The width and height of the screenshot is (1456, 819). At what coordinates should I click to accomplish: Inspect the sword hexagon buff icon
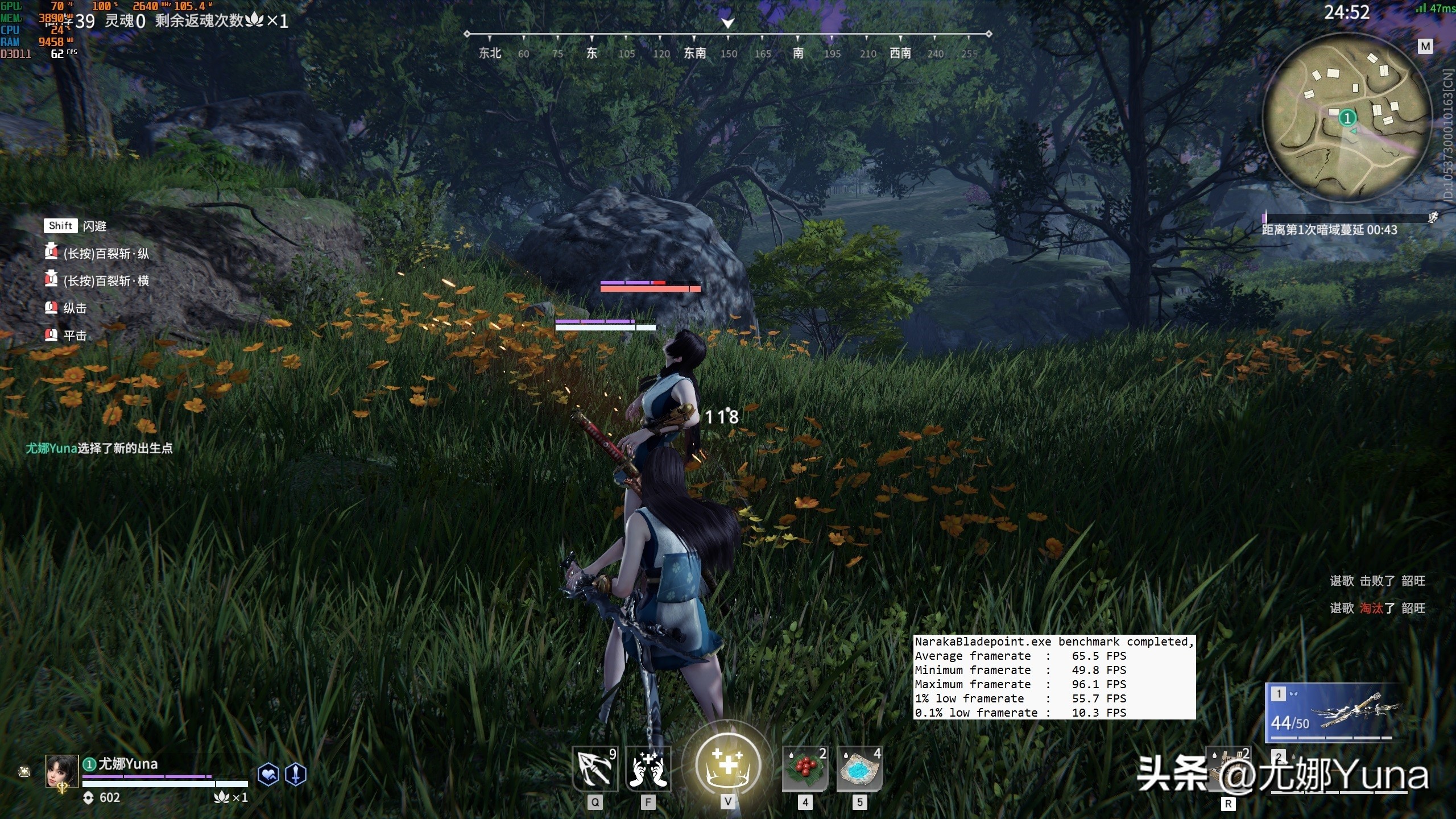click(x=296, y=774)
